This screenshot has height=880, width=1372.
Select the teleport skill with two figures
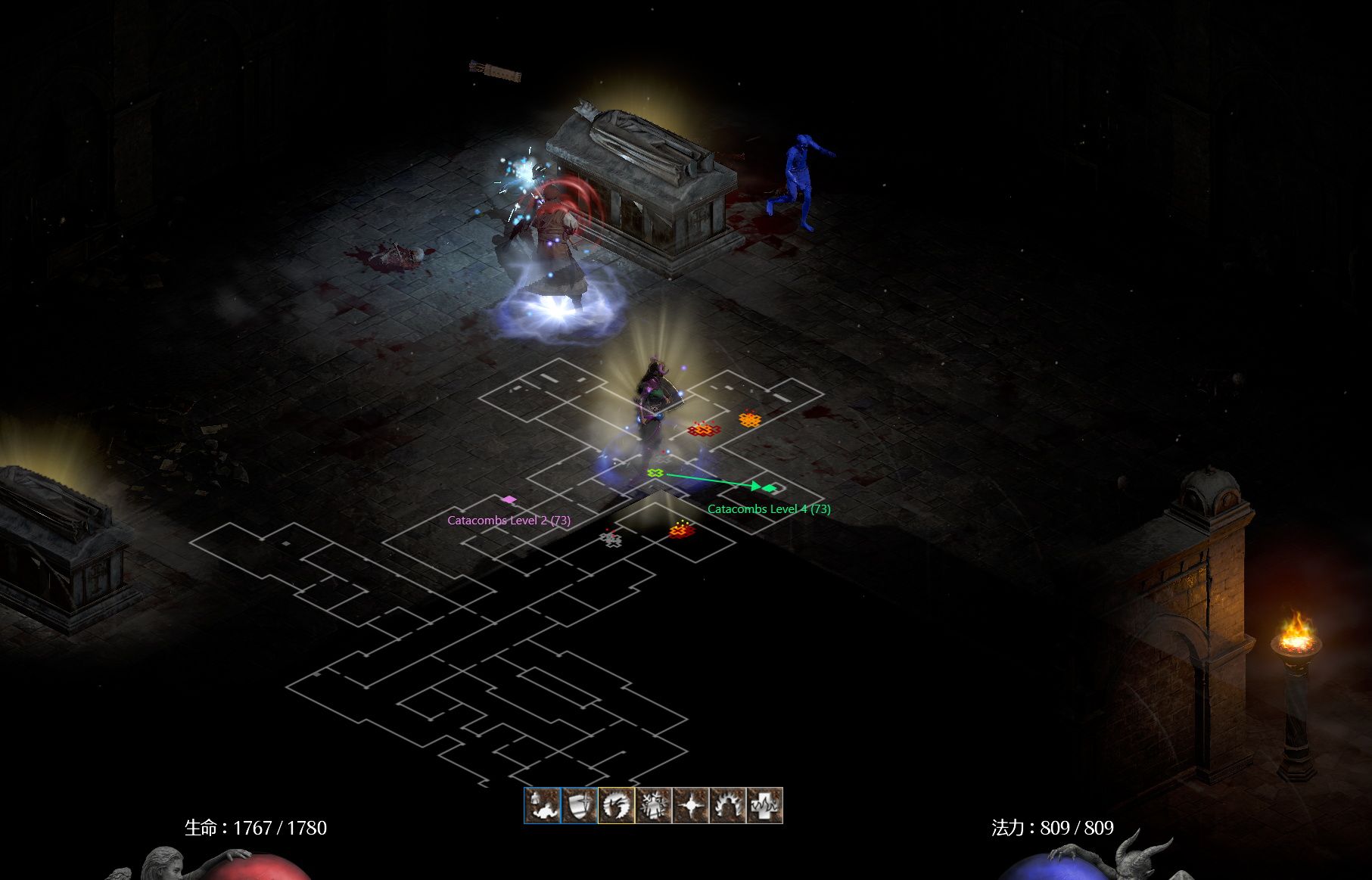(543, 805)
